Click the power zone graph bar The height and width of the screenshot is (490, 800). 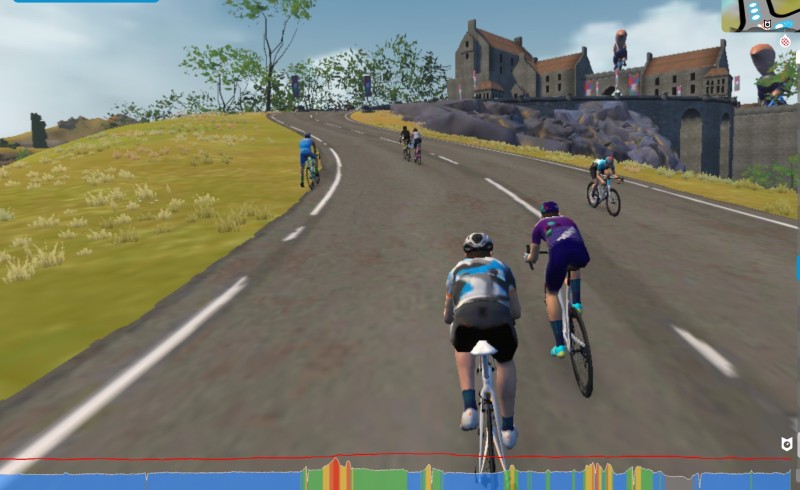(x=400, y=478)
